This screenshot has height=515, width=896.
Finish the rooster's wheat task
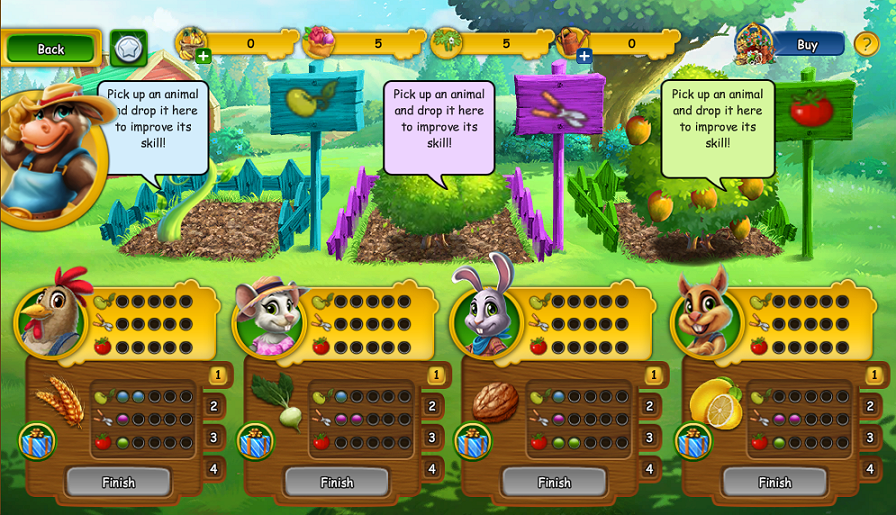coord(118,482)
